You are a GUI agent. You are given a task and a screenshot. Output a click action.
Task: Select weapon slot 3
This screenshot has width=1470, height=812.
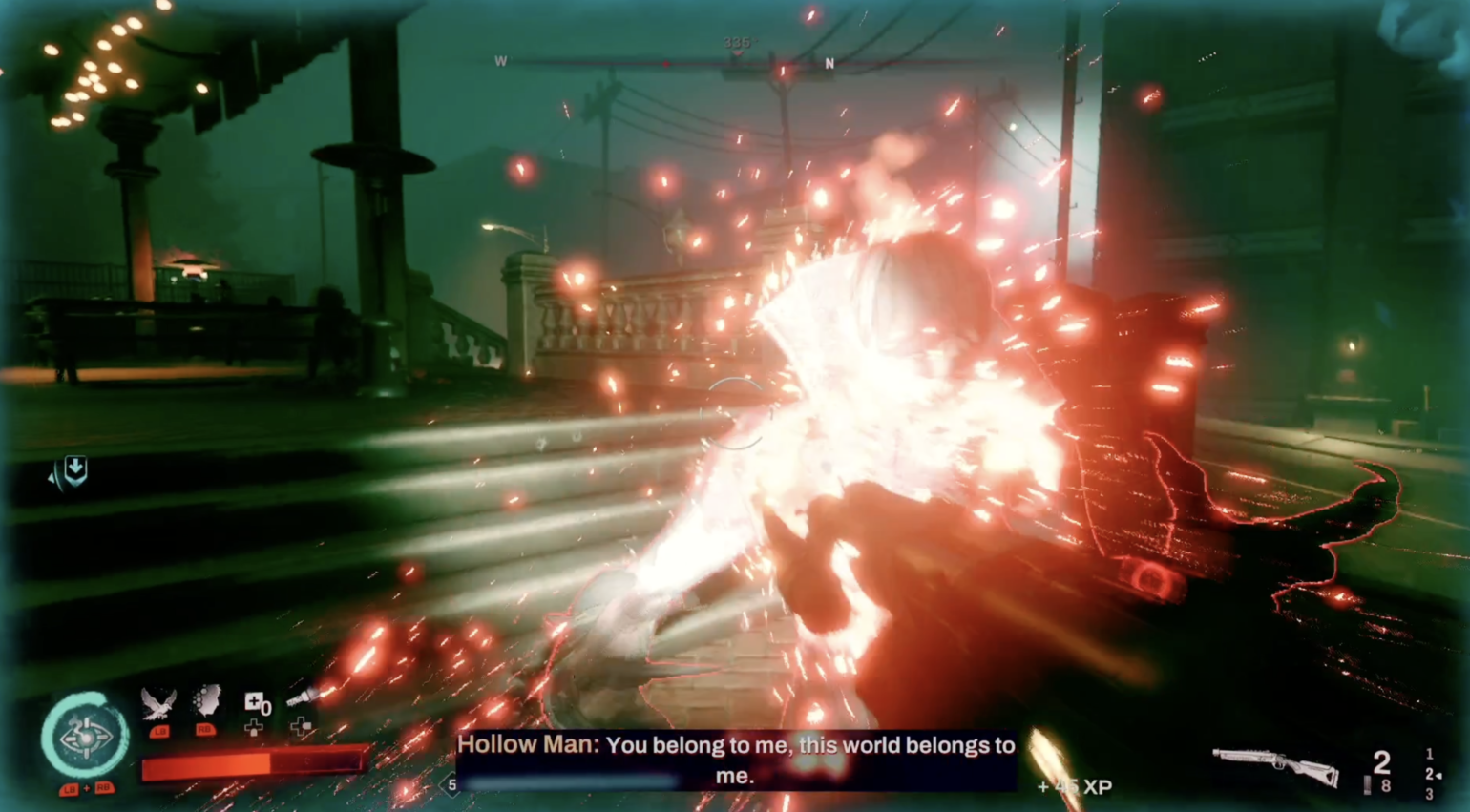(x=1429, y=795)
